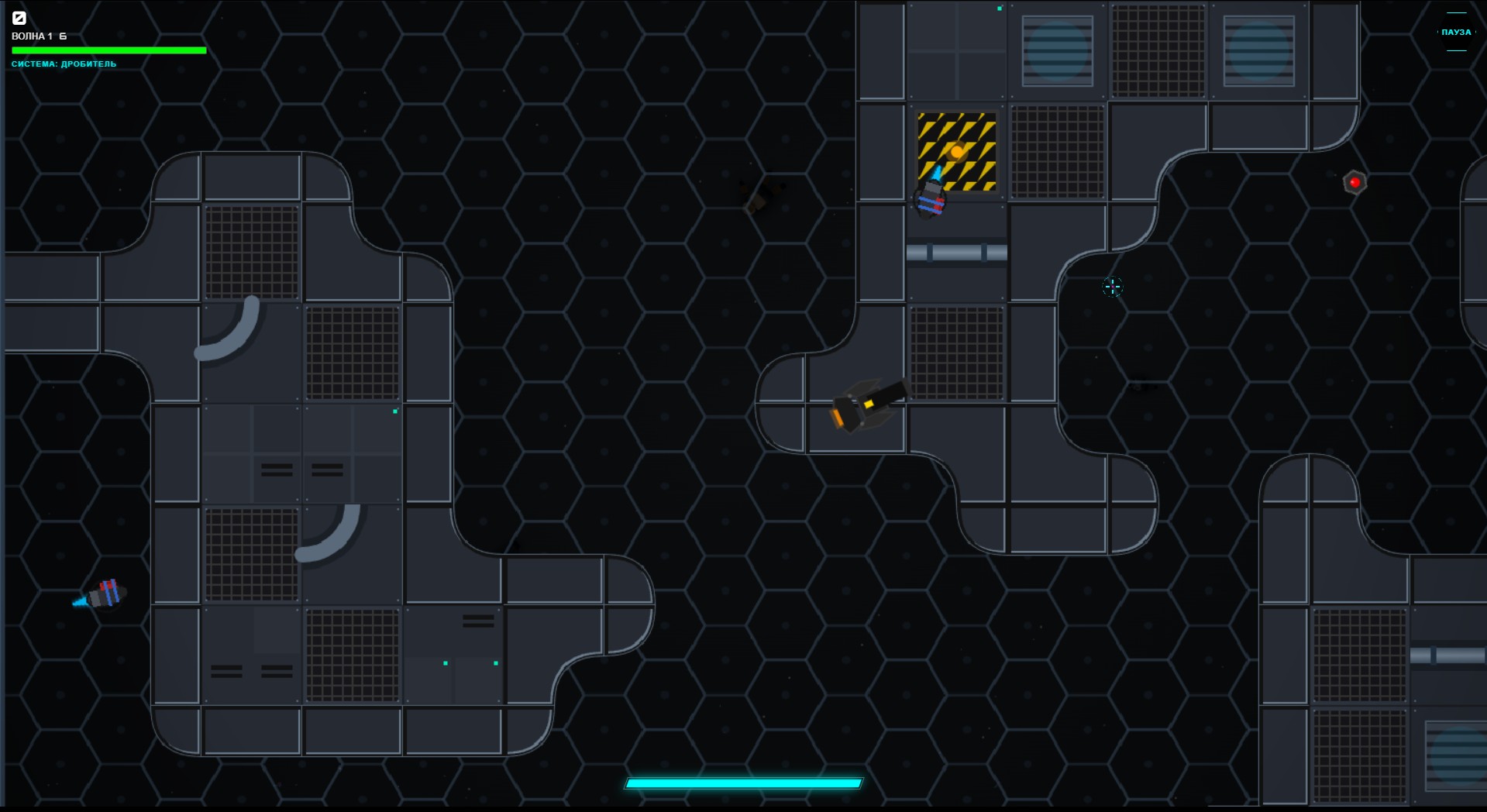The height and width of the screenshot is (812, 1487).
Task: Click the second circular vent near screen top
Action: pos(1259,52)
